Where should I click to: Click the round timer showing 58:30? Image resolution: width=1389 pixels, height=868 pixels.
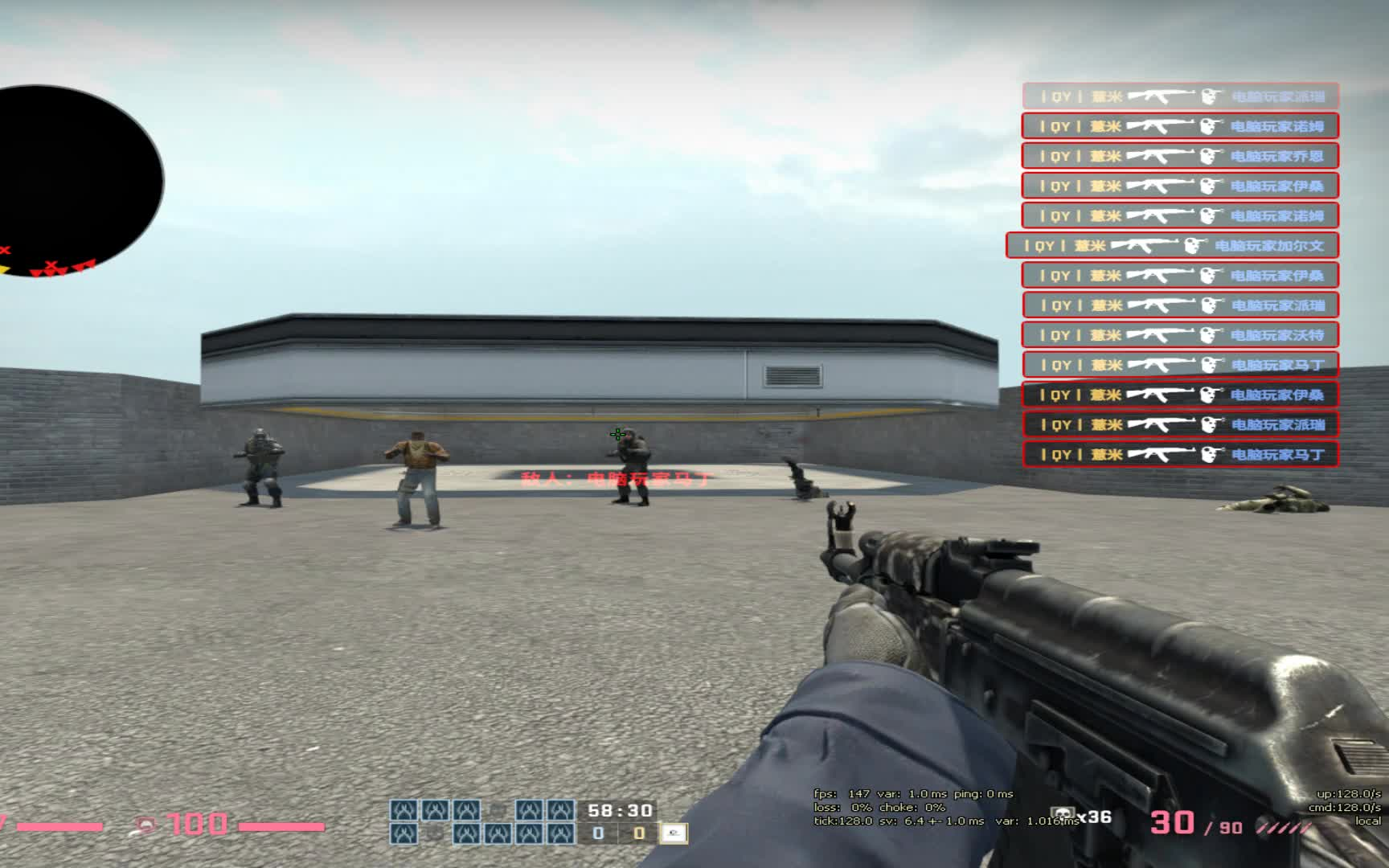click(619, 809)
